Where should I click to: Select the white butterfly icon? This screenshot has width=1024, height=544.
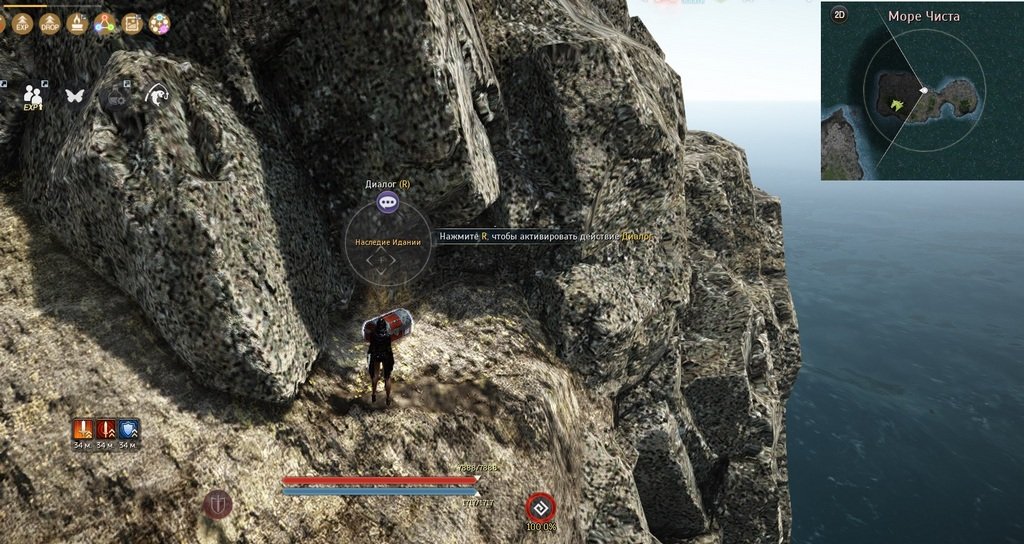[x=74, y=96]
